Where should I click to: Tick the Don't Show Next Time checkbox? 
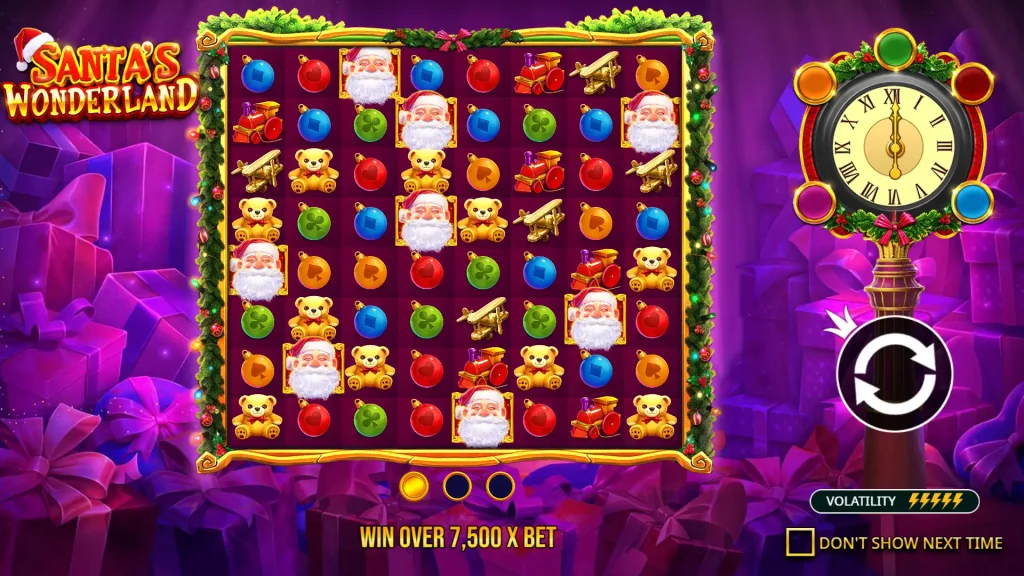point(800,543)
